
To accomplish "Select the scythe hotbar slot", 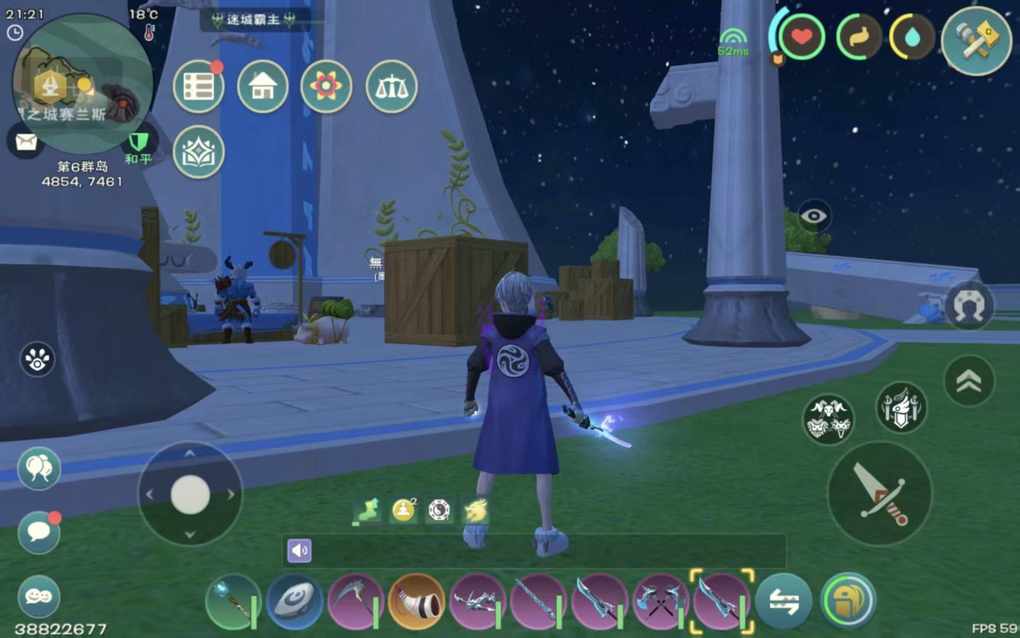I will tap(355, 601).
